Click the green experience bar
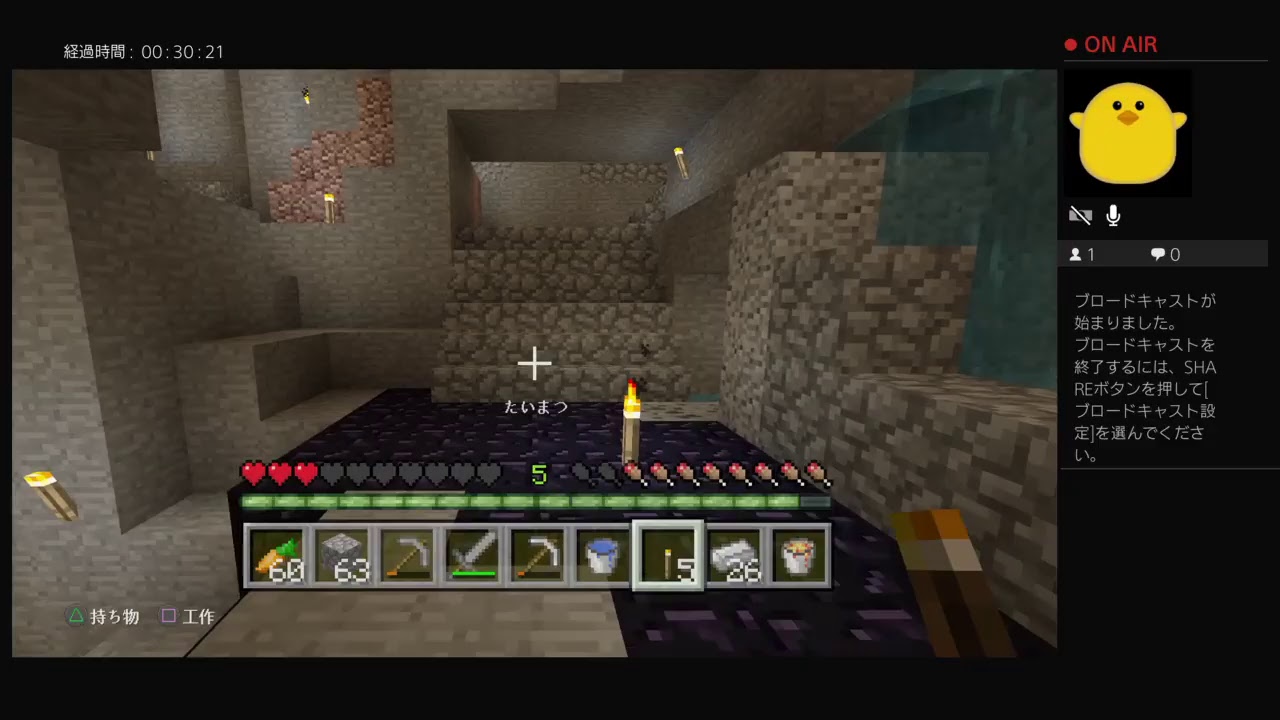Viewport: 1280px width, 720px height. [x=535, y=500]
